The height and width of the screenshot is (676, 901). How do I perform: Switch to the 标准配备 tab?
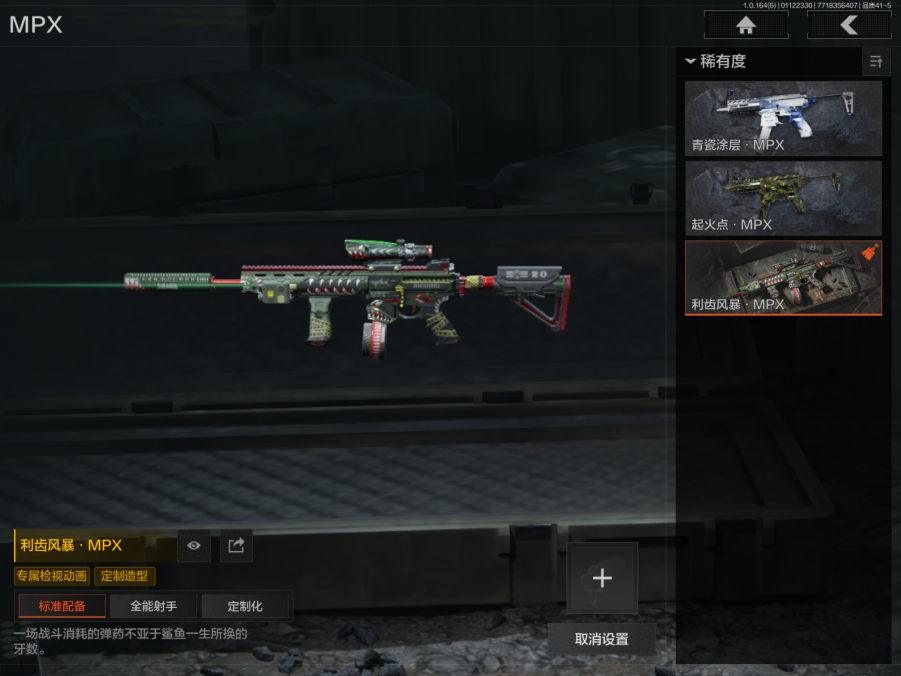[62, 606]
